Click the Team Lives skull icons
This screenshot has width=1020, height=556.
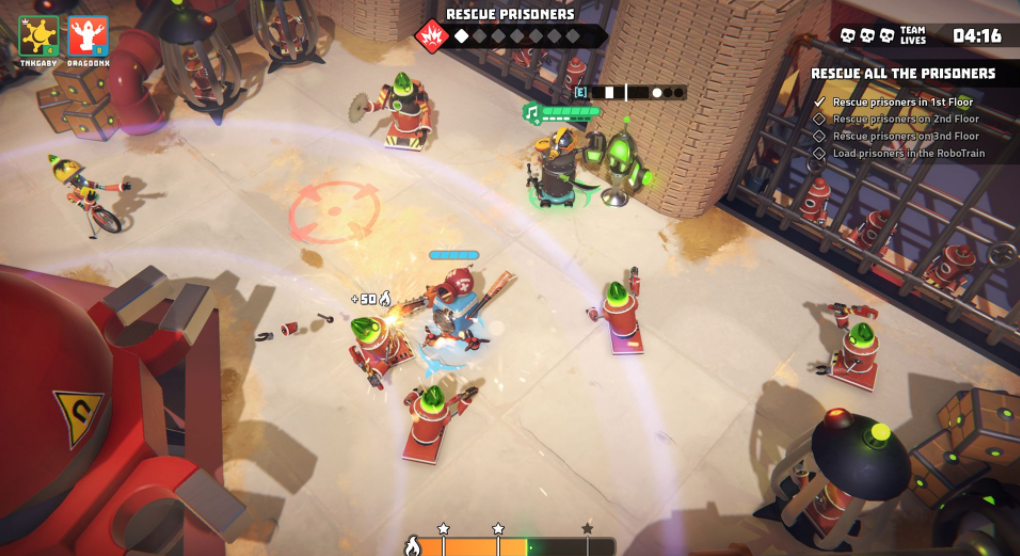coord(868,36)
